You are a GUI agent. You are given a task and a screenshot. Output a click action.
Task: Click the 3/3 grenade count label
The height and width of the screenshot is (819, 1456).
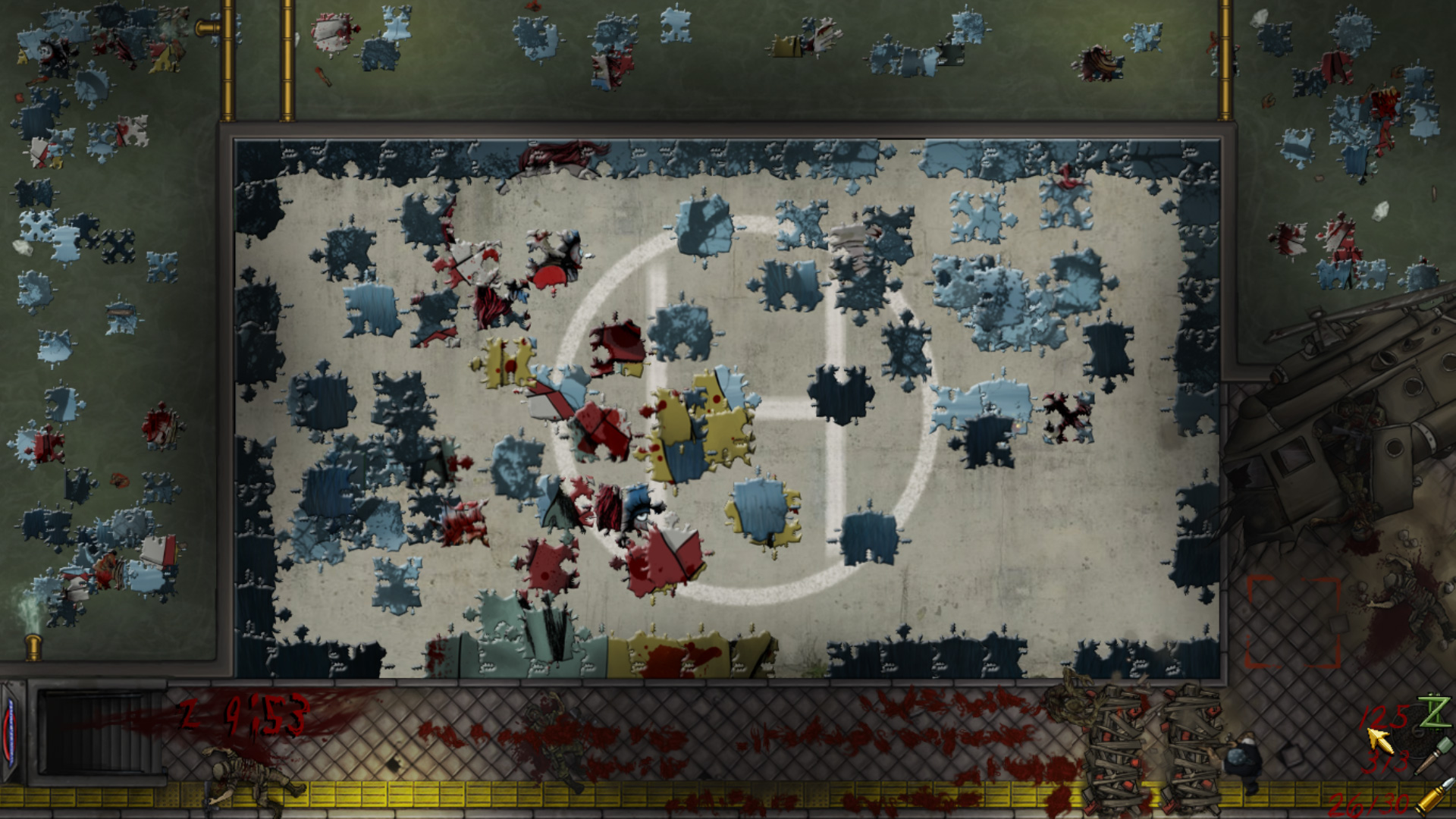tap(1388, 760)
